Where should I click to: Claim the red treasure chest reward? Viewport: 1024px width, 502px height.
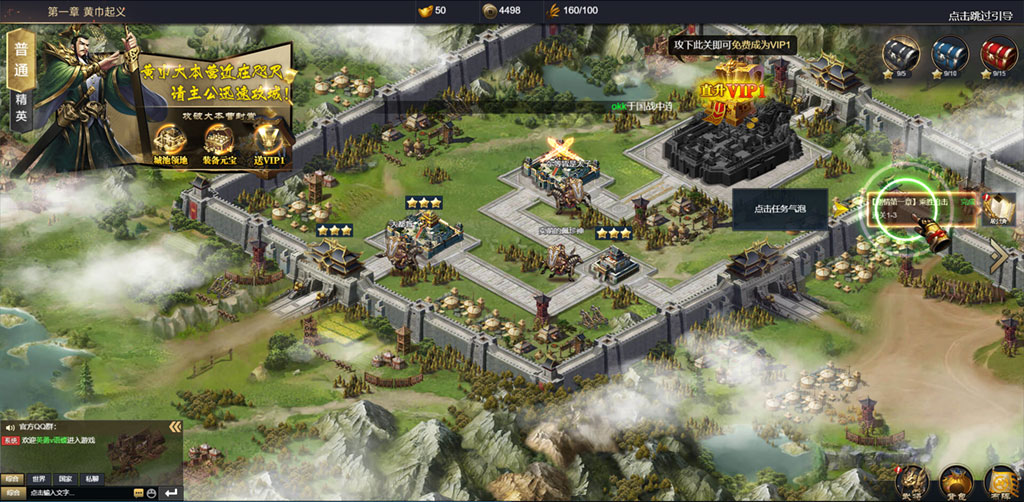tap(994, 55)
